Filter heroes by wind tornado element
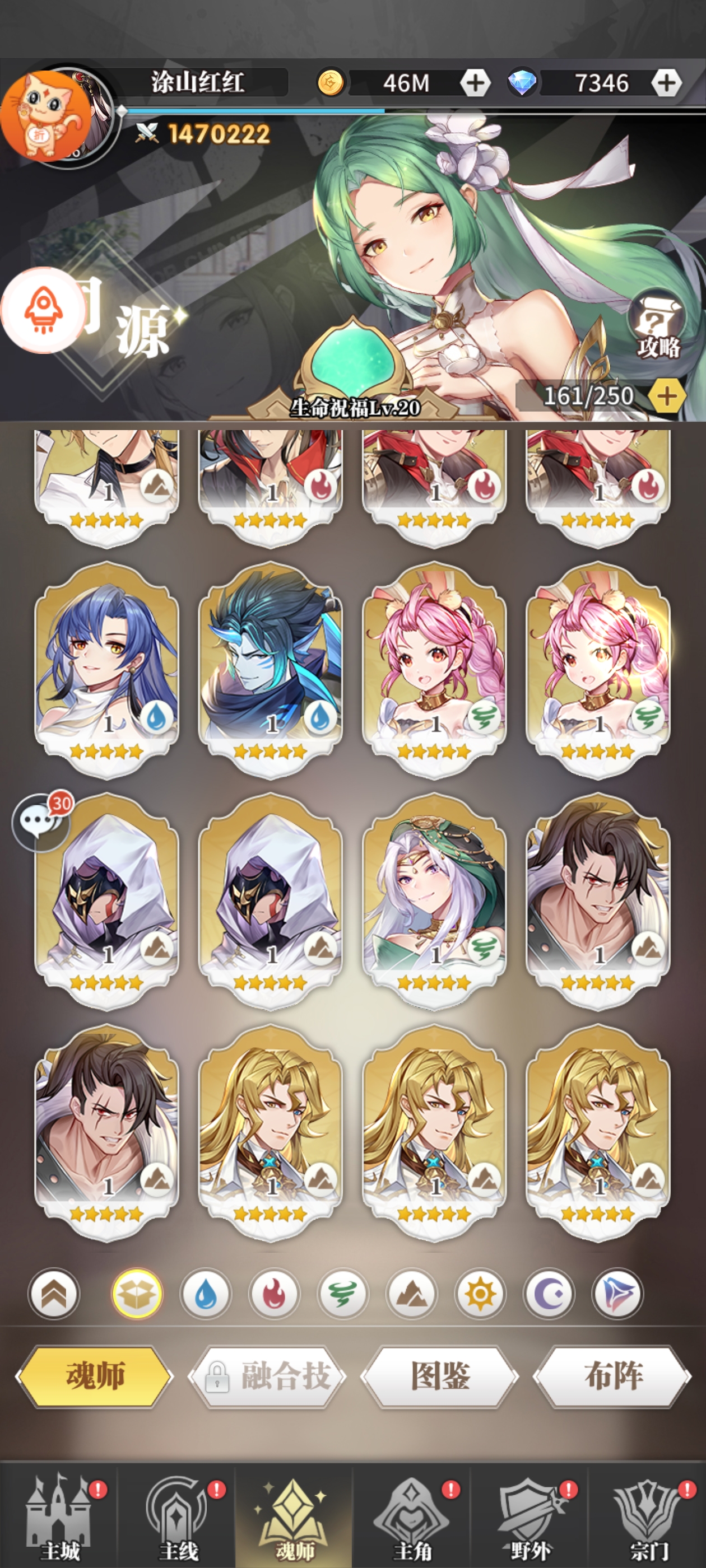706x1568 pixels. (343, 1294)
